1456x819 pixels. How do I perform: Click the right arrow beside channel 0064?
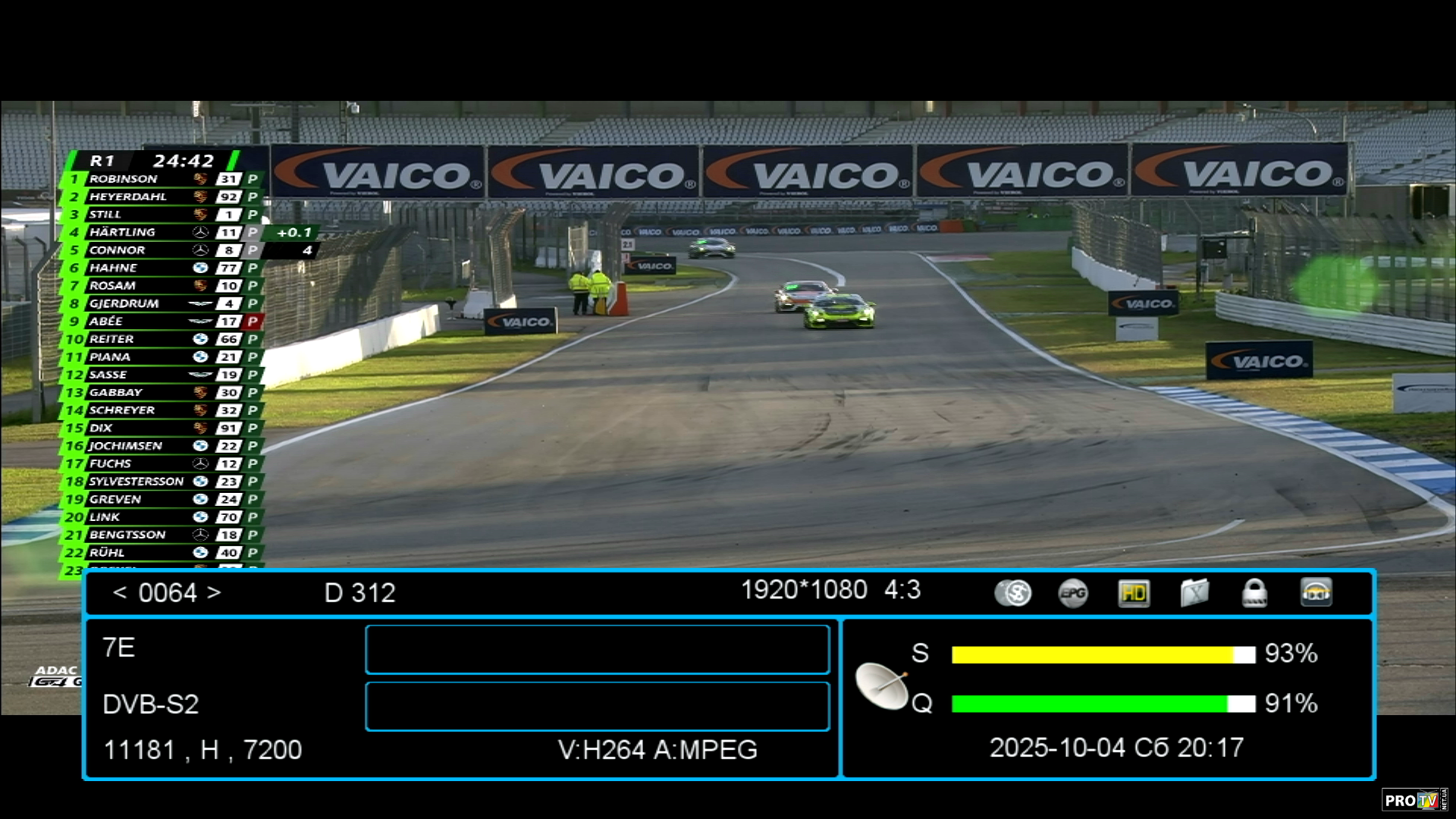tap(214, 592)
